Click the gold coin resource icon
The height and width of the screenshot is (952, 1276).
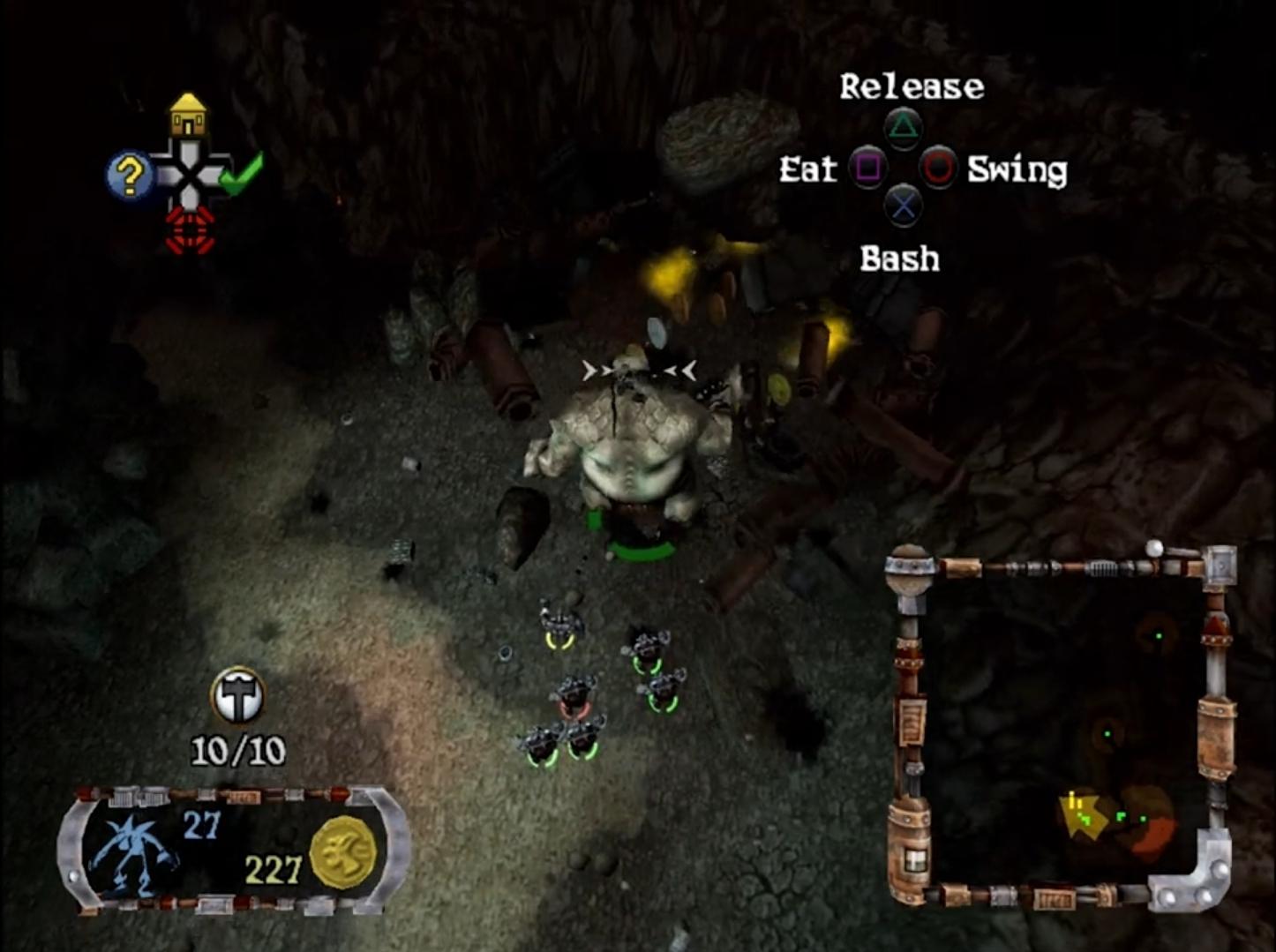click(x=343, y=852)
